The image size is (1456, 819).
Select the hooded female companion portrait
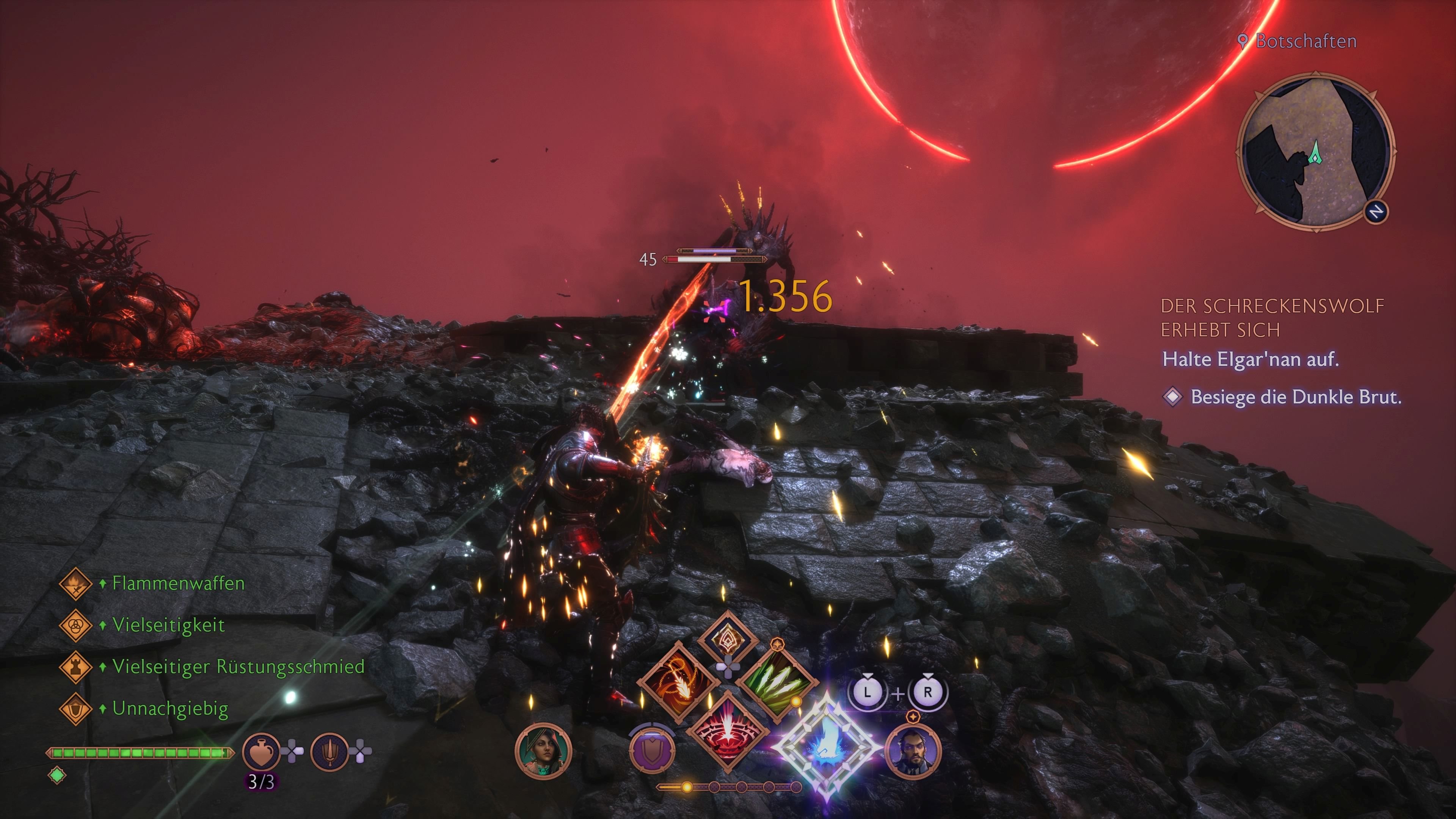click(543, 751)
